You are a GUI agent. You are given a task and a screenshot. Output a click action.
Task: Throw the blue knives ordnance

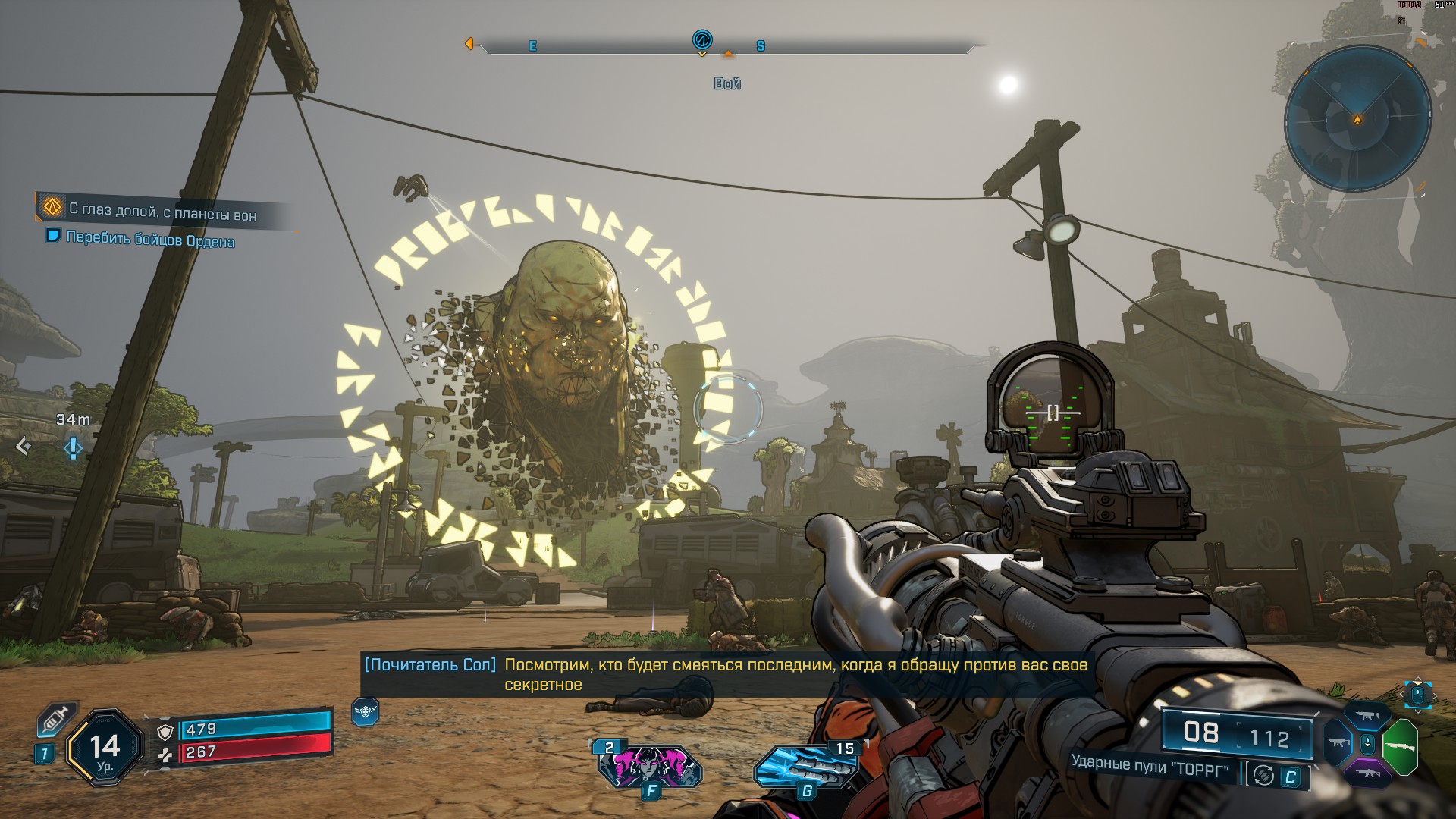click(805, 766)
